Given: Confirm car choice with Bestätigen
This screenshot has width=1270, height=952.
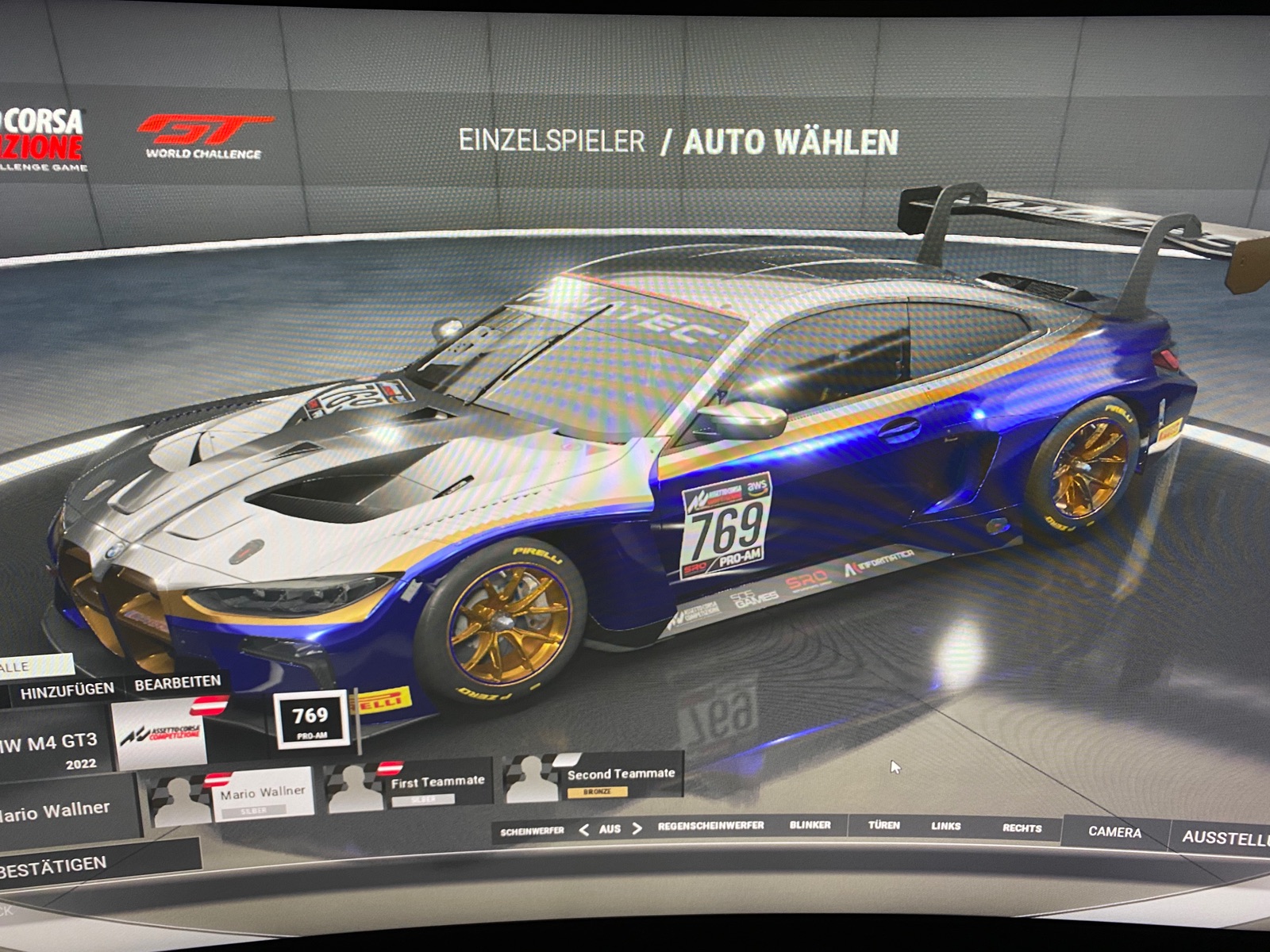Looking at the screenshot, I should (56, 864).
